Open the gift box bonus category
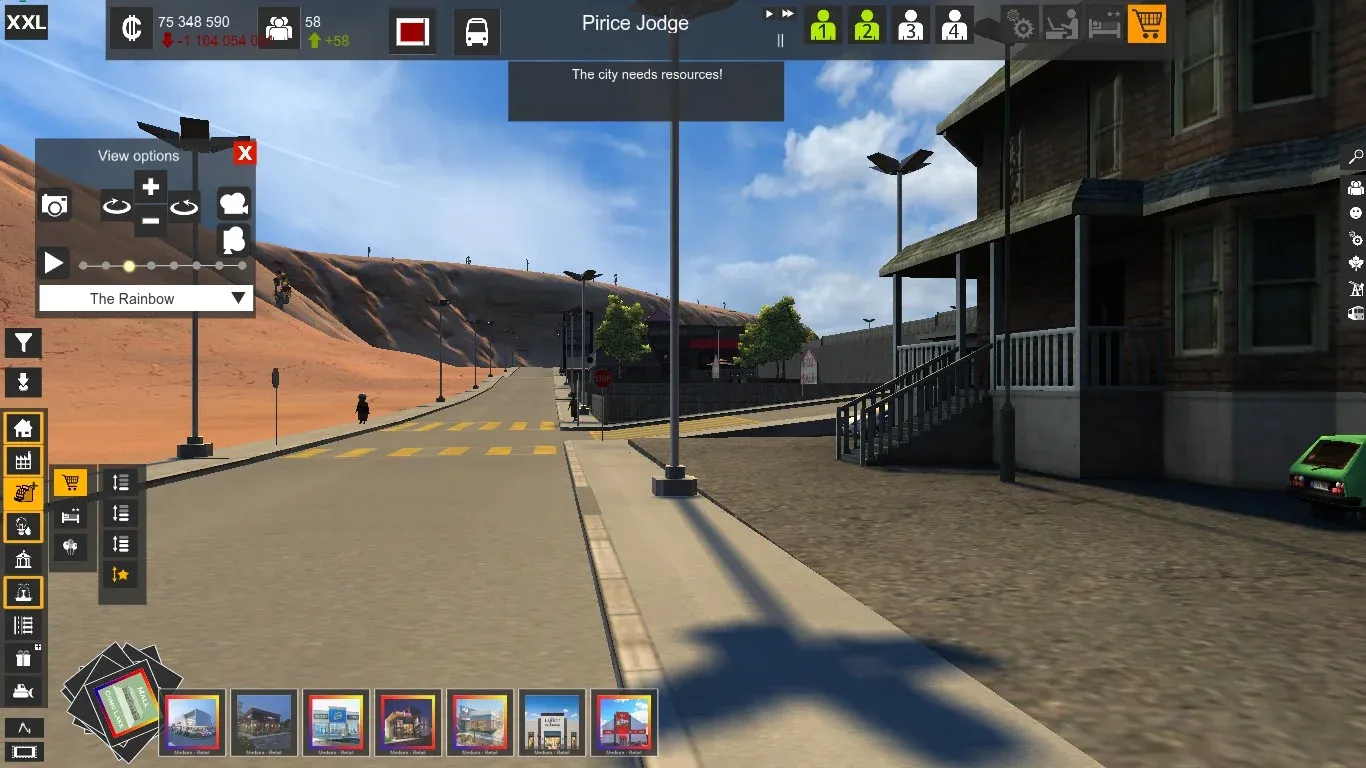This screenshot has width=1366, height=768. coord(23,658)
